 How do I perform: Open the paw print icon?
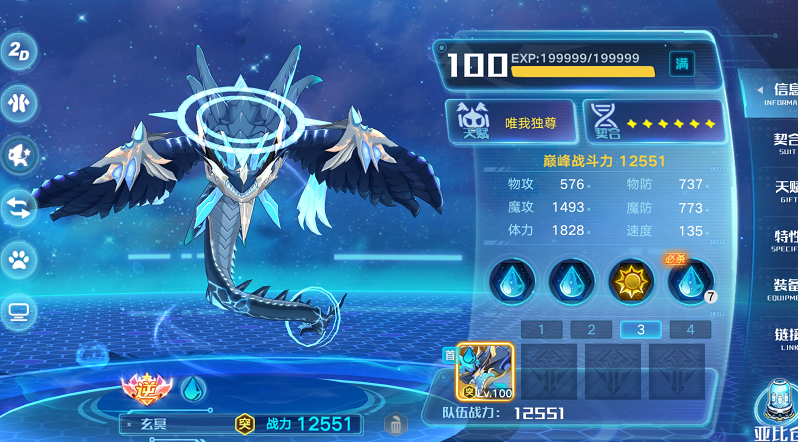tap(18, 260)
